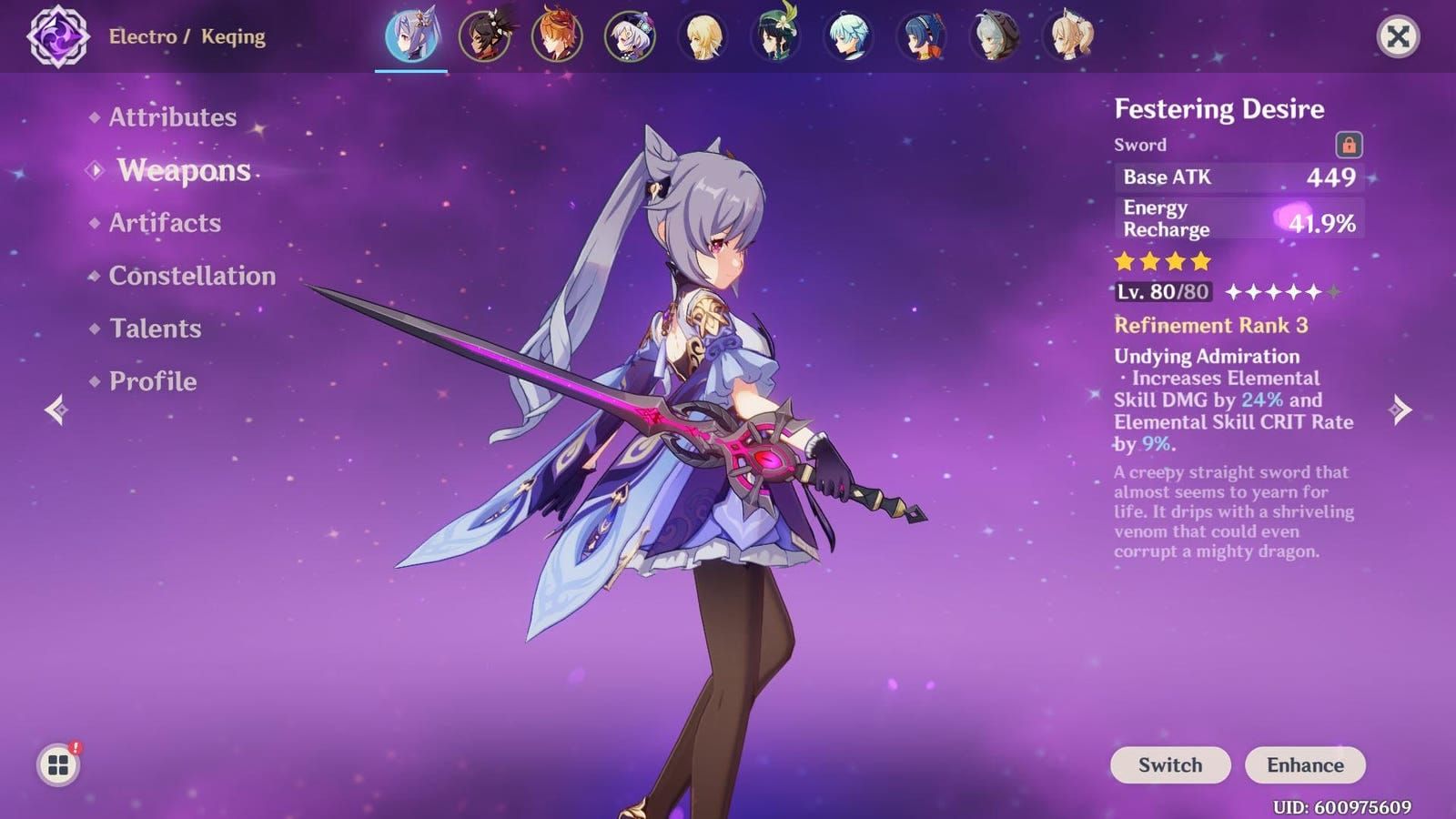Switch to the Attributes section
The height and width of the screenshot is (819, 1456).
pyautogui.click(x=171, y=116)
